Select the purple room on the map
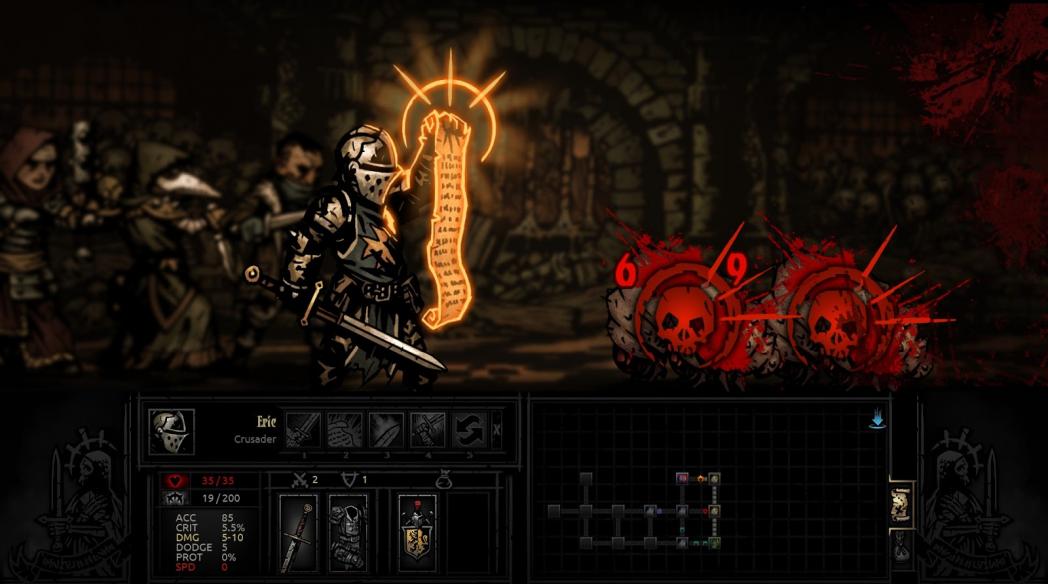1048x584 pixels. [682, 478]
